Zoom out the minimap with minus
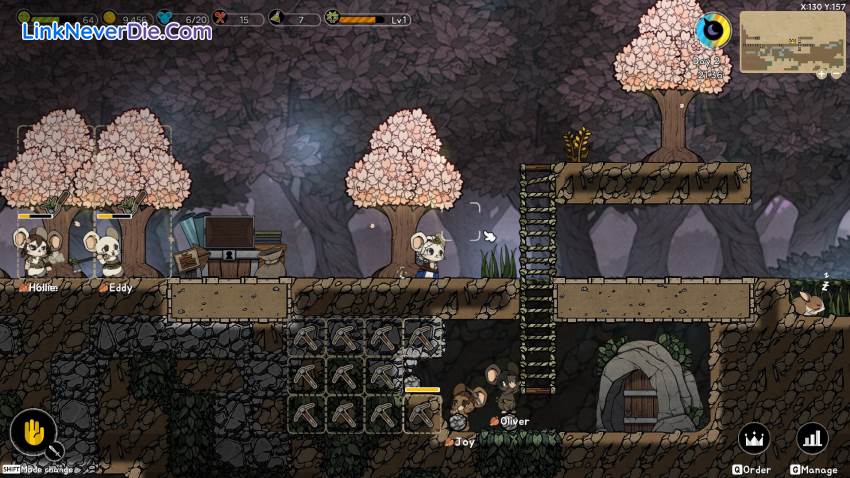This screenshot has width=850, height=478. point(835,74)
